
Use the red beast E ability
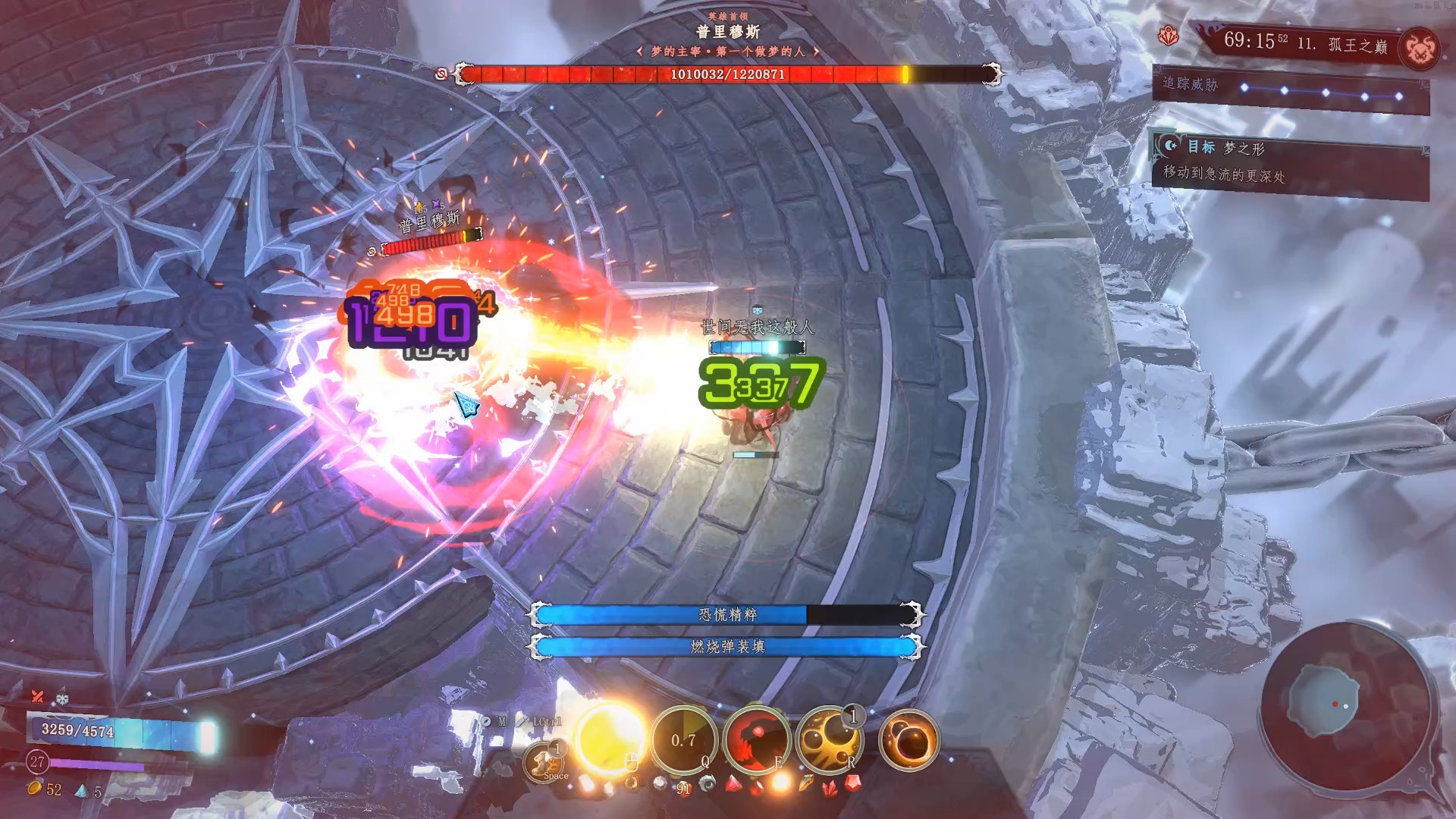(756, 740)
